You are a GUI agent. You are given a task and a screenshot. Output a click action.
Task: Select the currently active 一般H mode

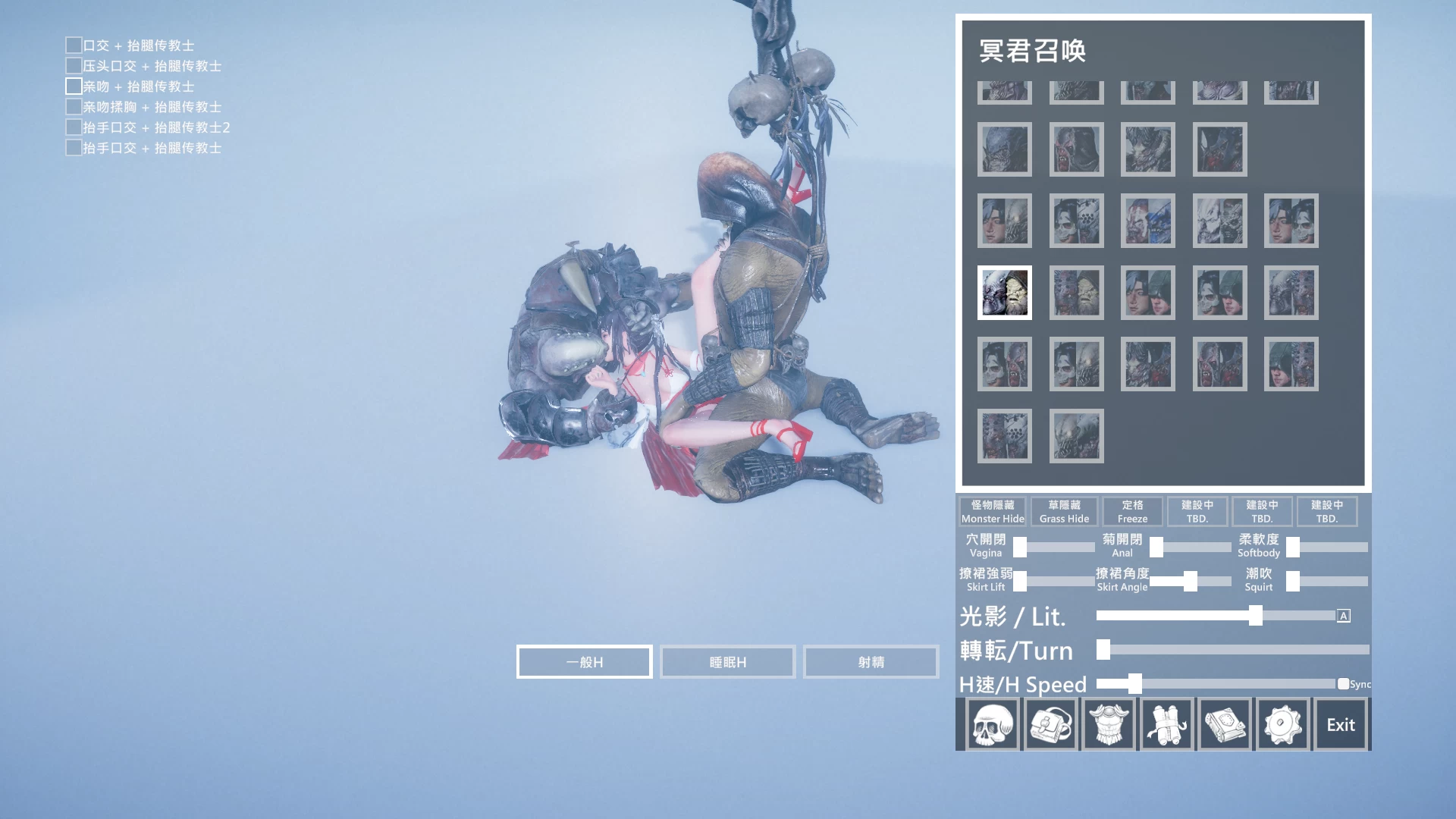[x=584, y=661]
